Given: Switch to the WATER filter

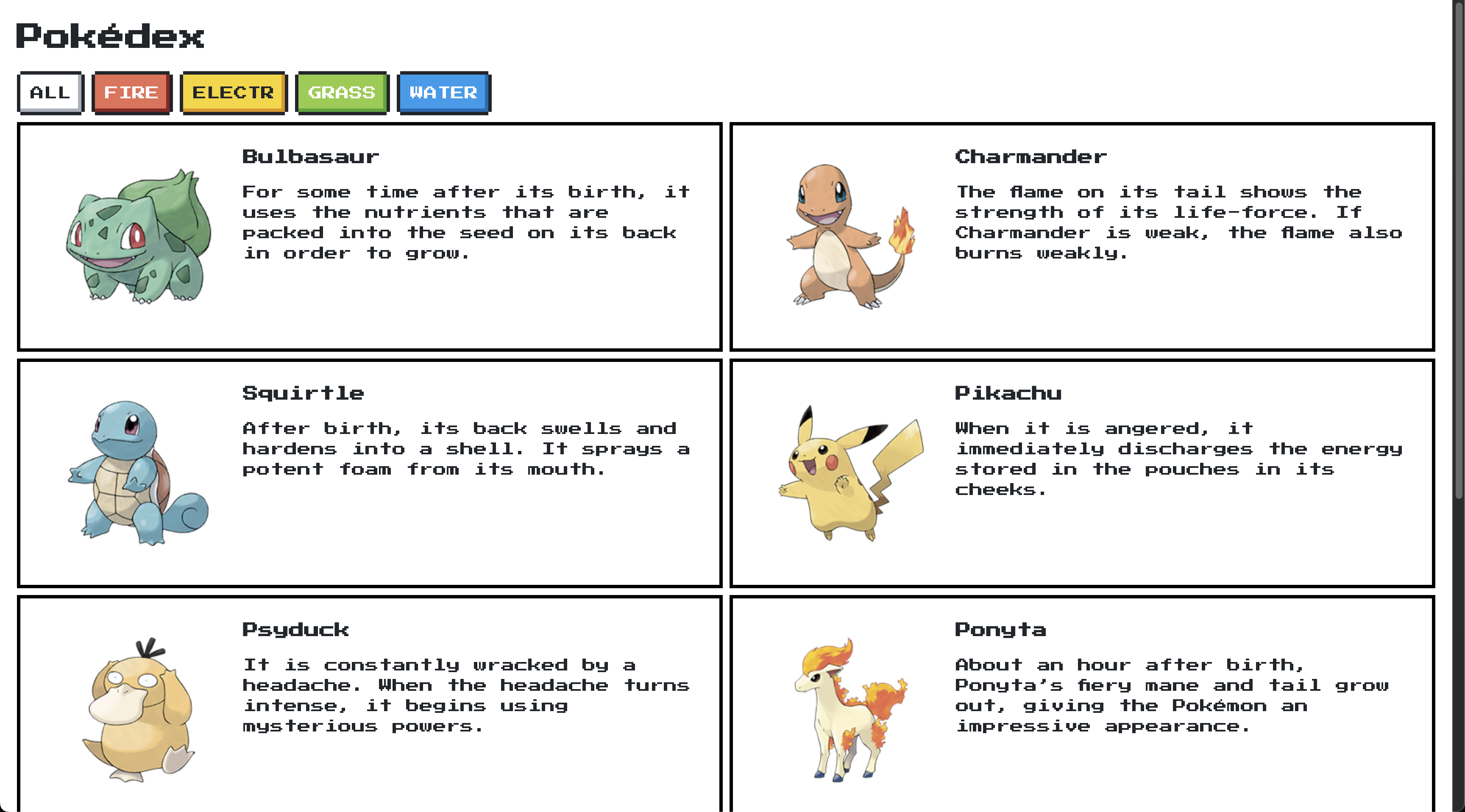Looking at the screenshot, I should pyautogui.click(x=443, y=93).
